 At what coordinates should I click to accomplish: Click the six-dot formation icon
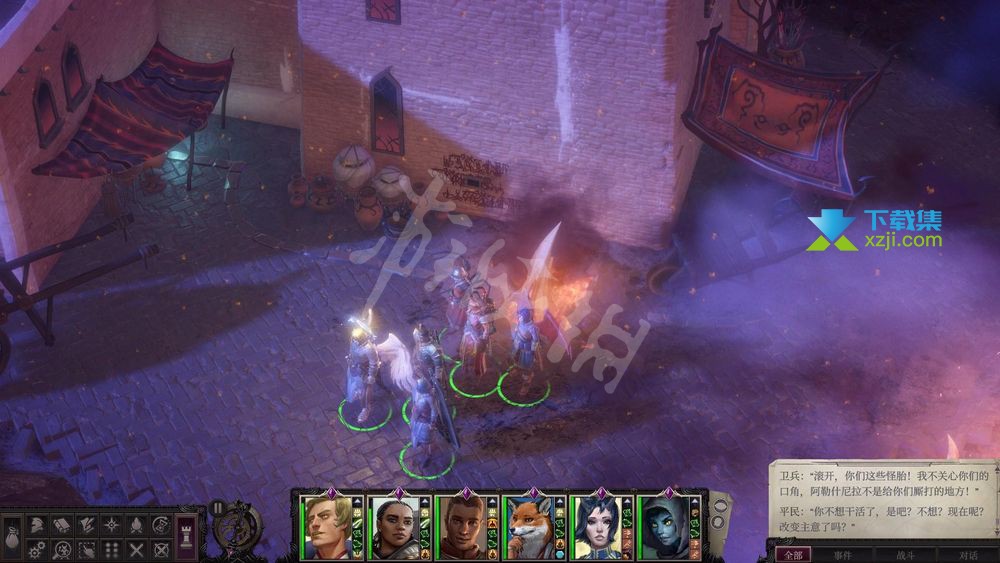coord(110,548)
